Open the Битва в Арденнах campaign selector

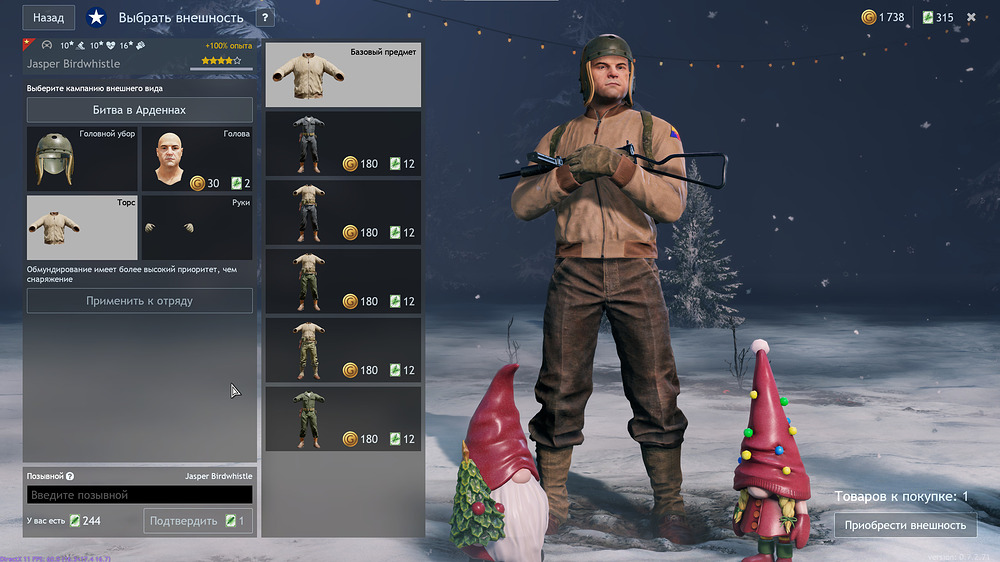point(139,110)
